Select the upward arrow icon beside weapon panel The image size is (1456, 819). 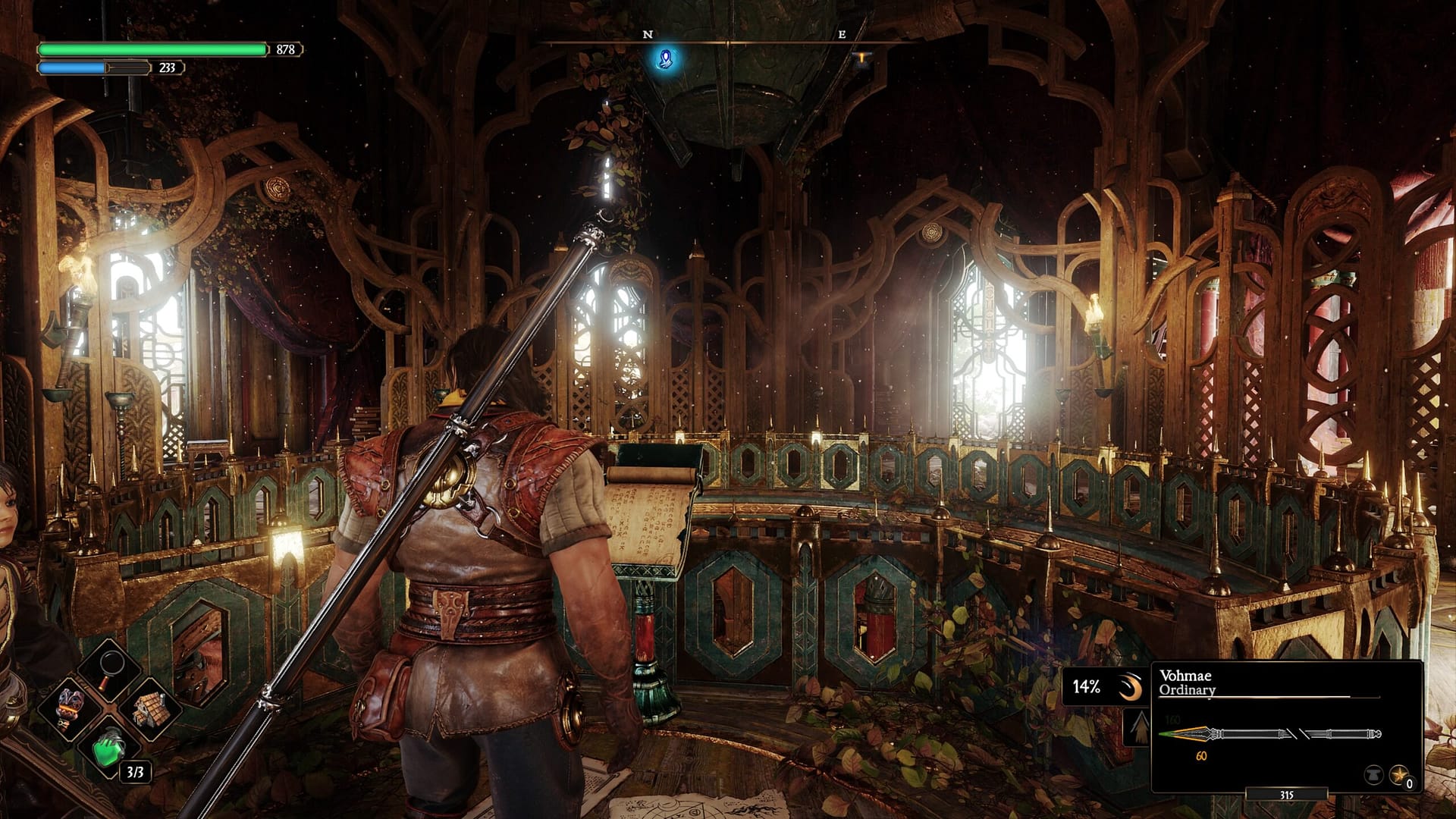point(1138,730)
